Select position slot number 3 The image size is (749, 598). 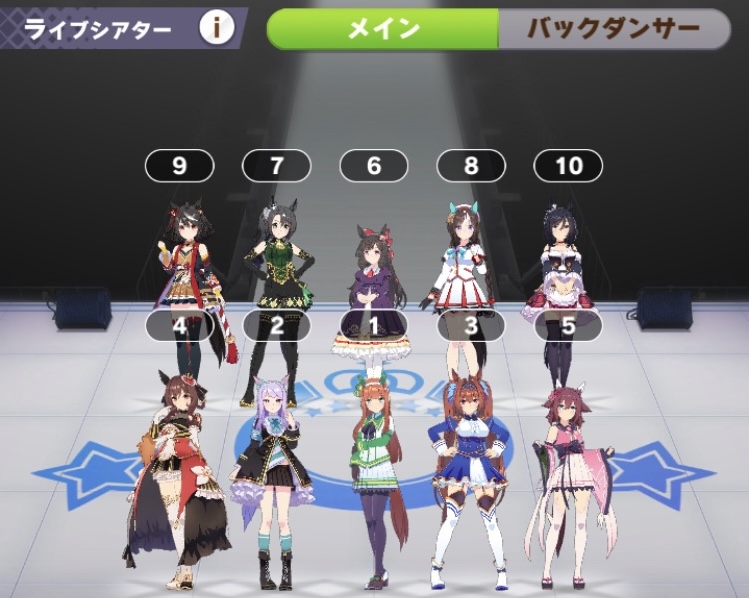471,324
